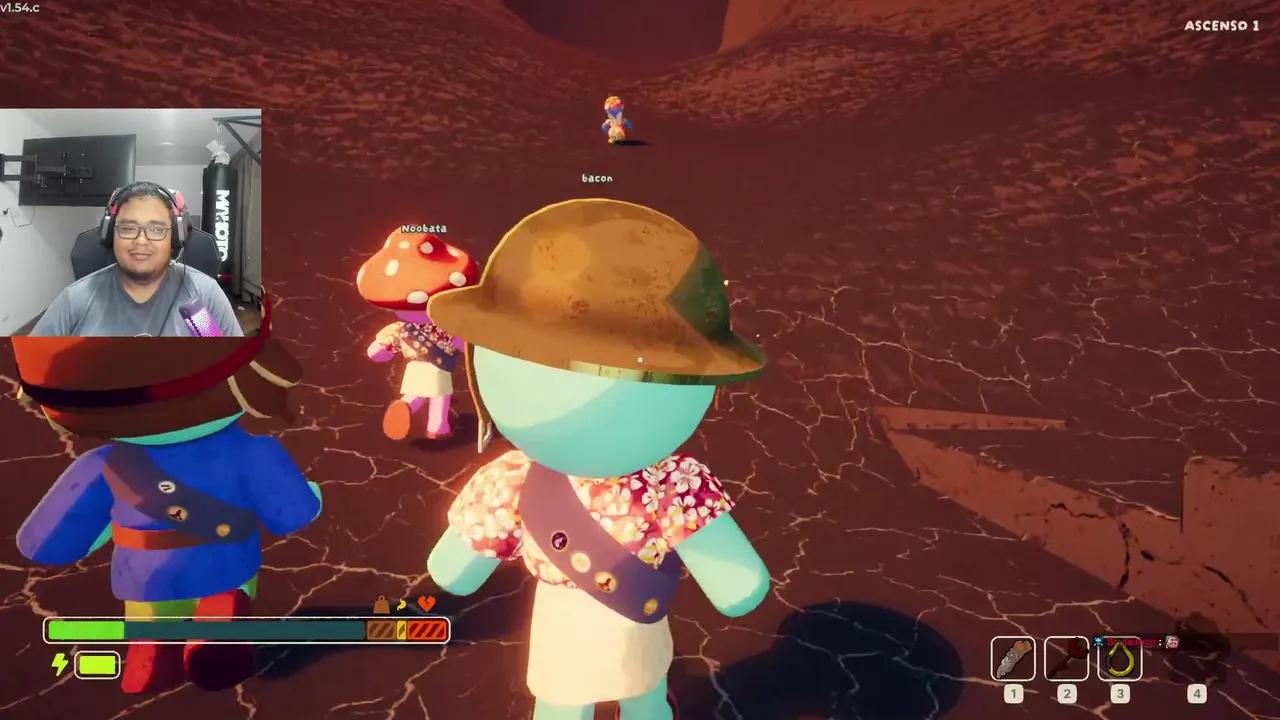Image resolution: width=1280 pixels, height=720 pixels.
Task: Select the dark red item hotbar slot
Action: [1066, 658]
